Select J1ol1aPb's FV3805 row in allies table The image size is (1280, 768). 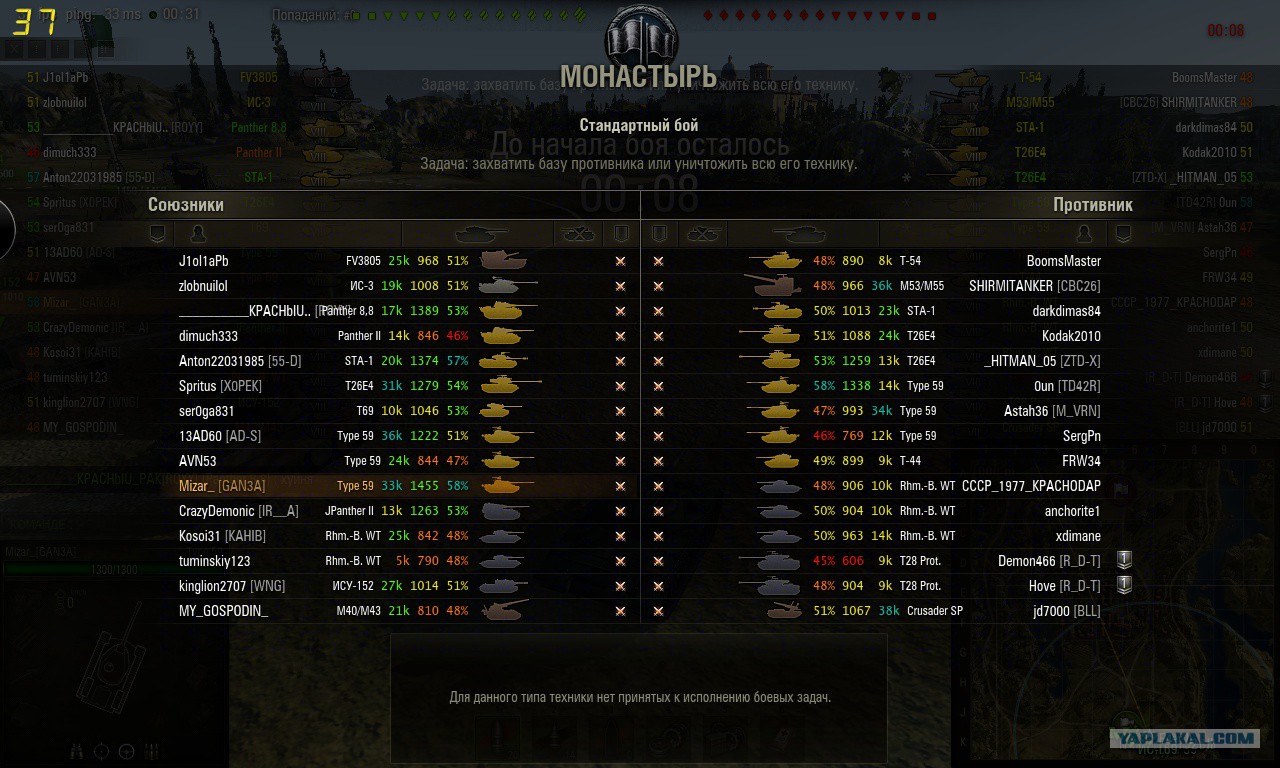coord(395,261)
